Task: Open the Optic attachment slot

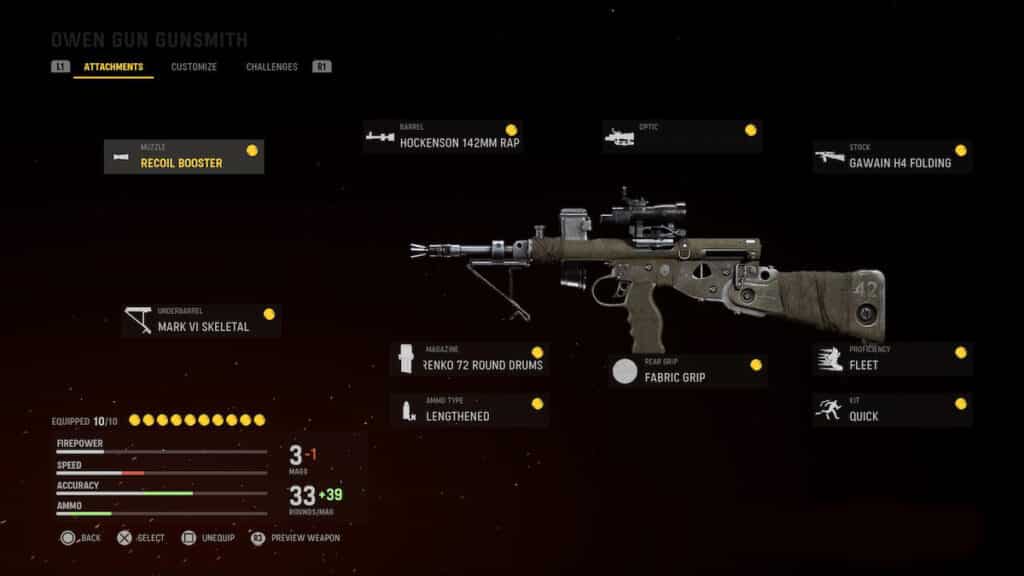Action: (x=682, y=137)
